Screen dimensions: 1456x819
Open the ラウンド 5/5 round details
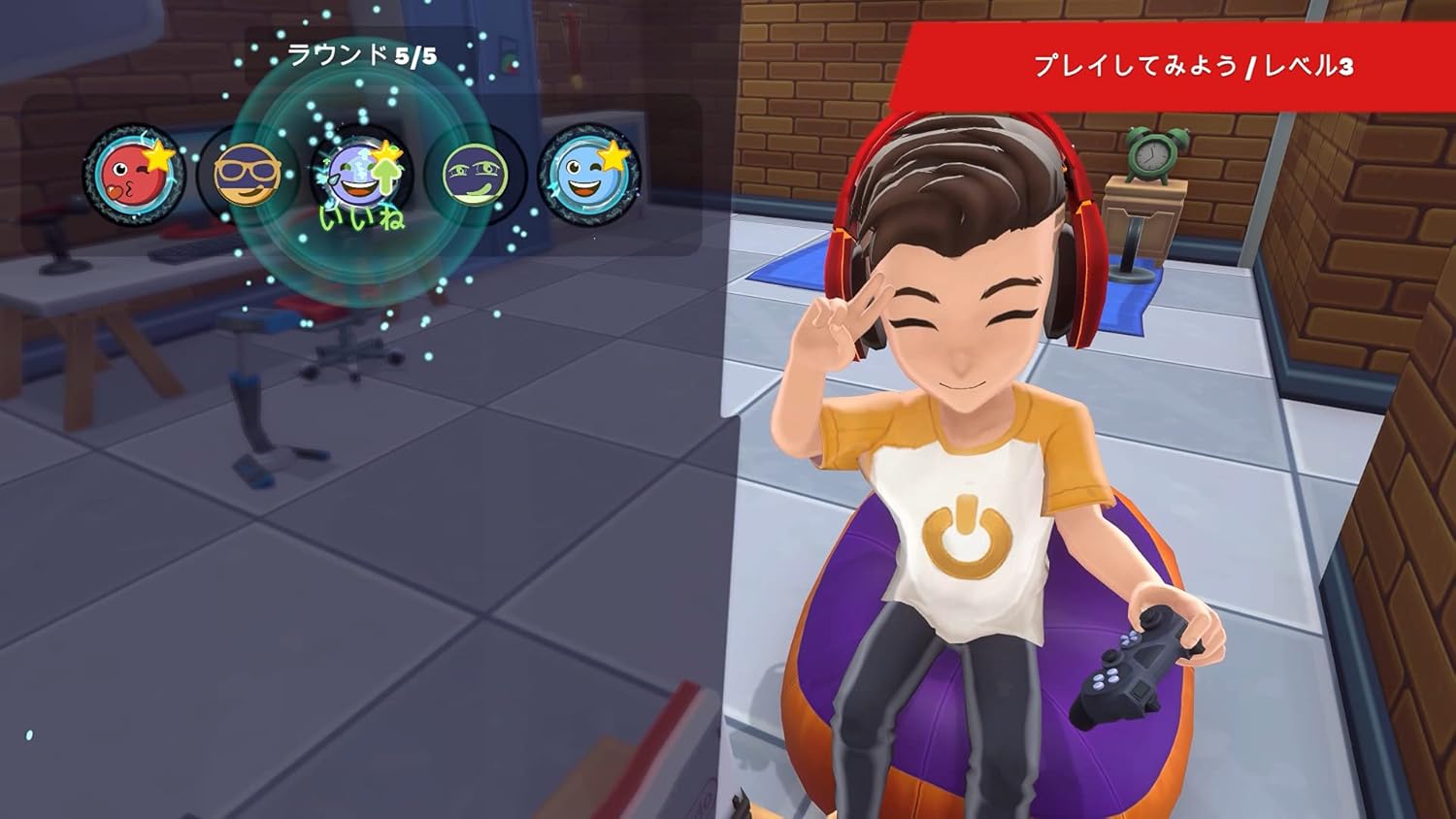pos(362,55)
